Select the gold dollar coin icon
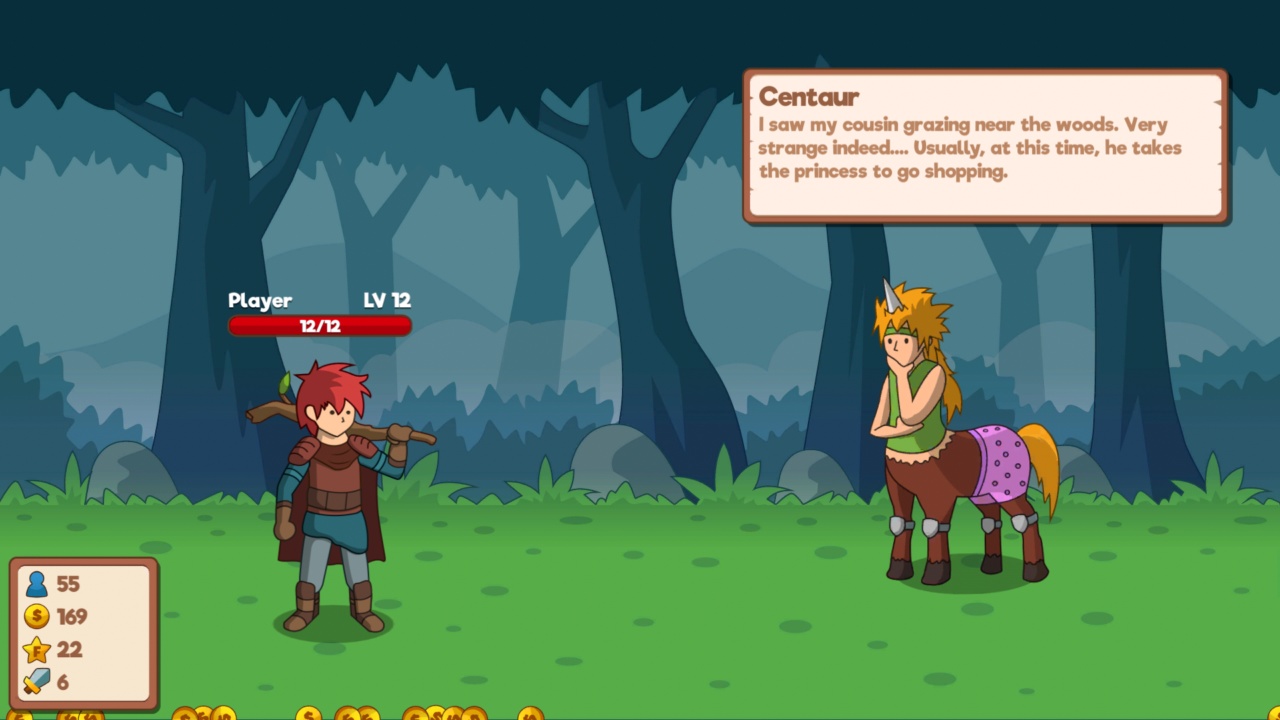The width and height of the screenshot is (1280, 720). [x=37, y=617]
